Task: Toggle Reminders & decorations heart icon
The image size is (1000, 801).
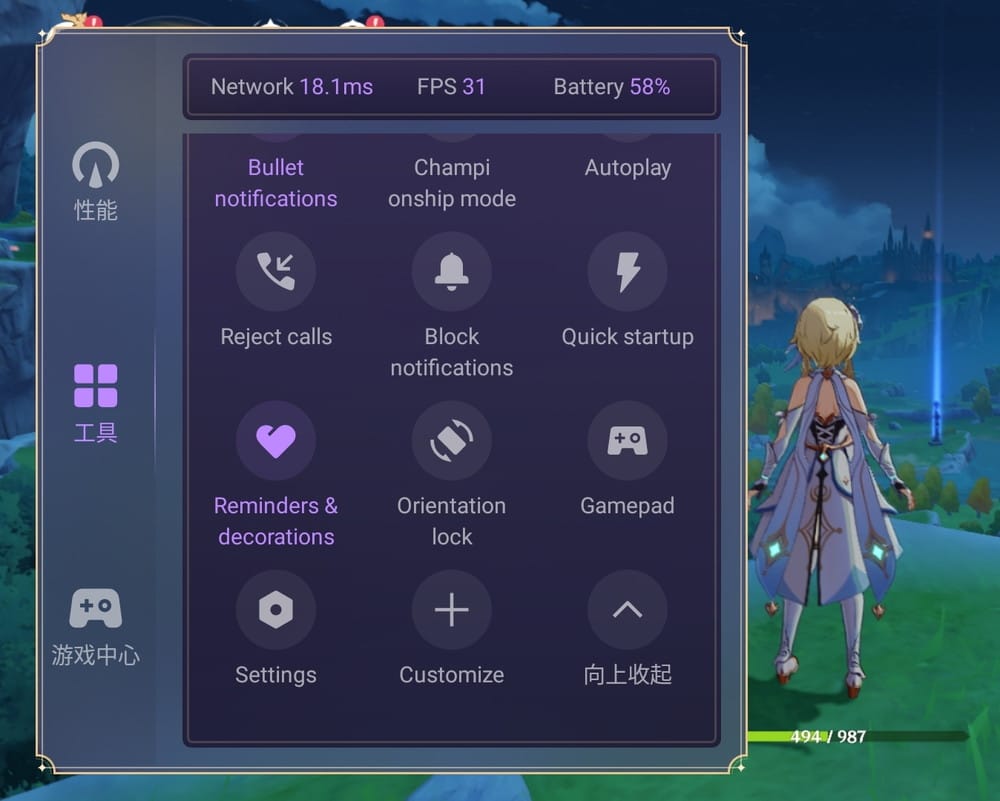Action: pos(276,441)
